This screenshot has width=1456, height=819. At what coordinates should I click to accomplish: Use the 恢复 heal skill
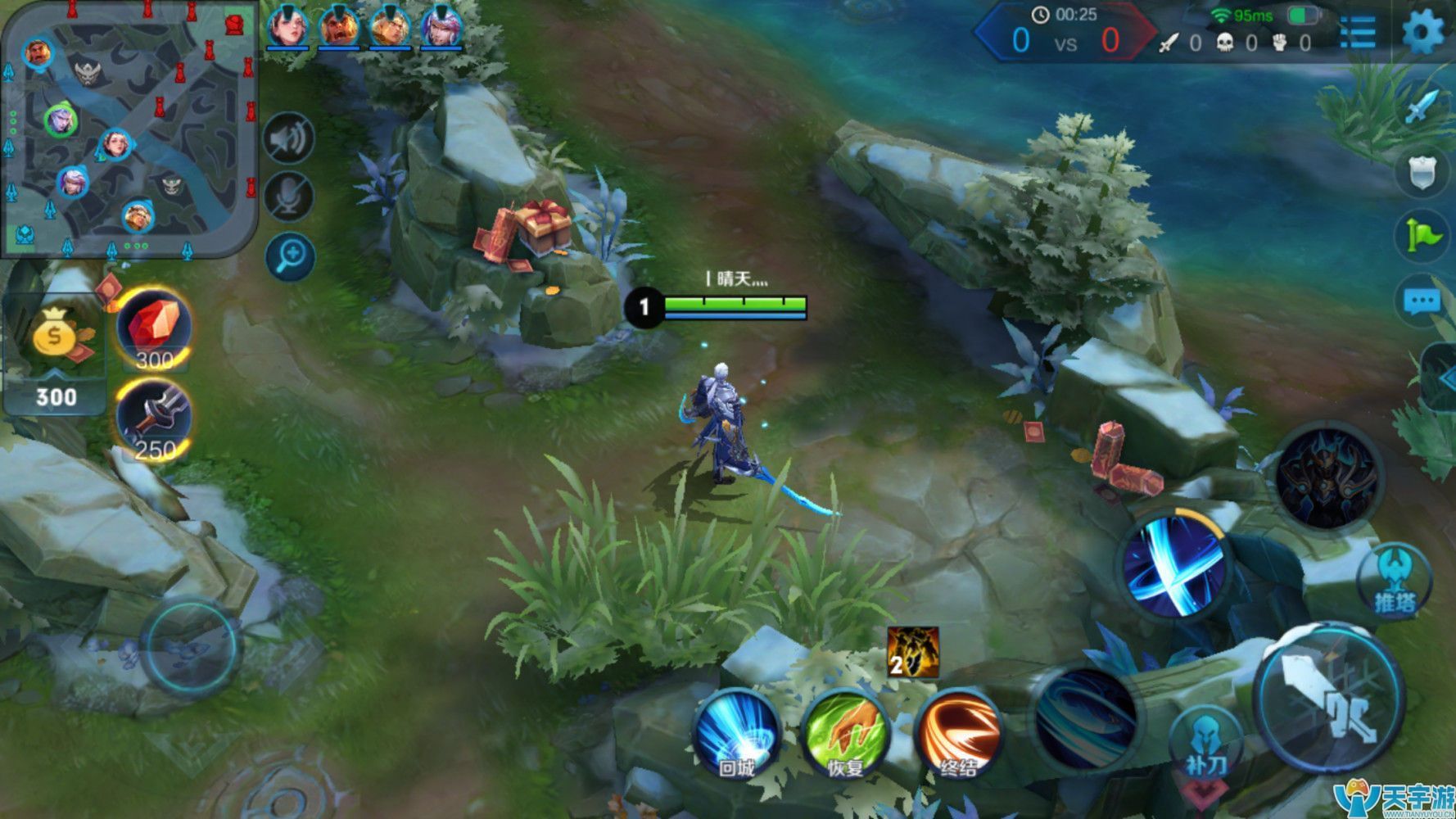click(845, 733)
